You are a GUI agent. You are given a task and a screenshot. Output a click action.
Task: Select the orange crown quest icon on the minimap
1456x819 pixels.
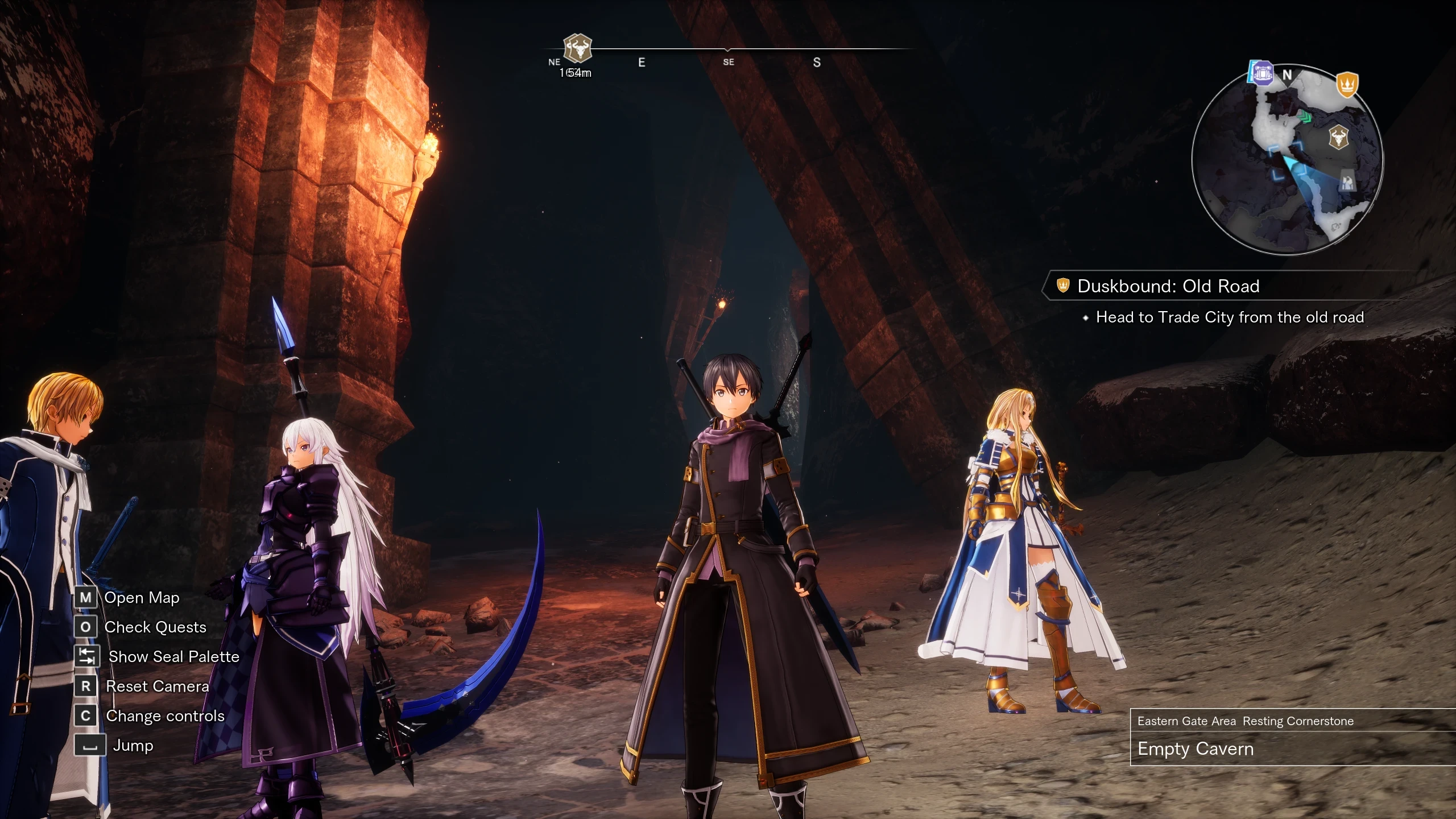(x=1348, y=83)
